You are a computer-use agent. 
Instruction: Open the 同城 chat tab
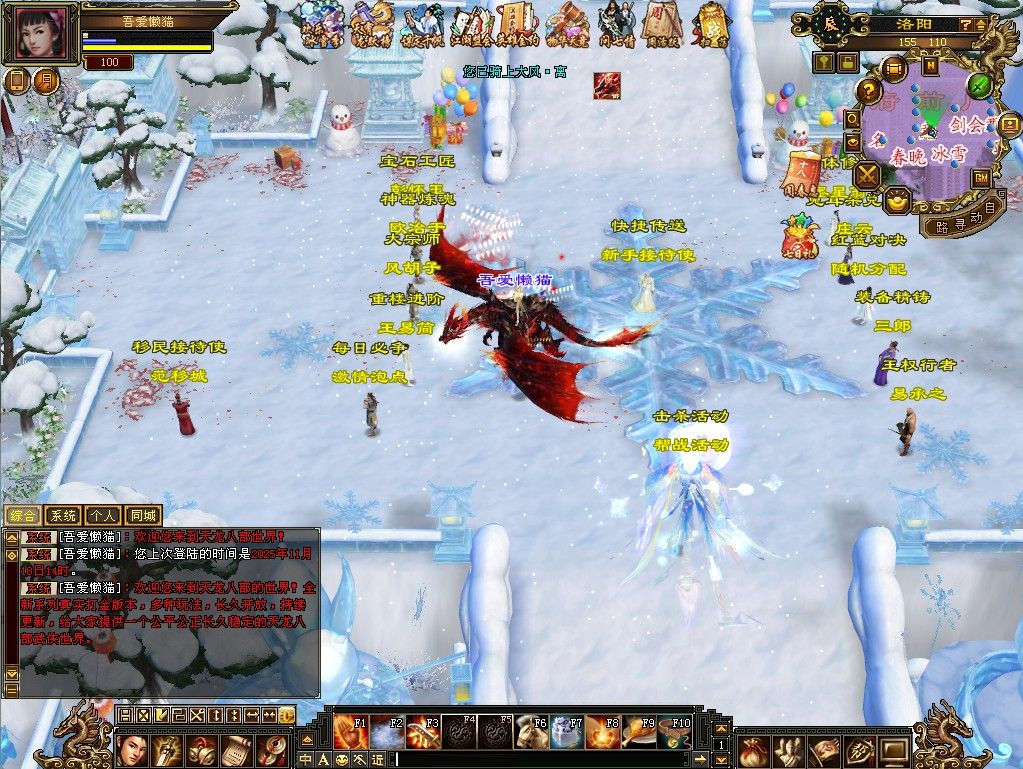tap(143, 516)
